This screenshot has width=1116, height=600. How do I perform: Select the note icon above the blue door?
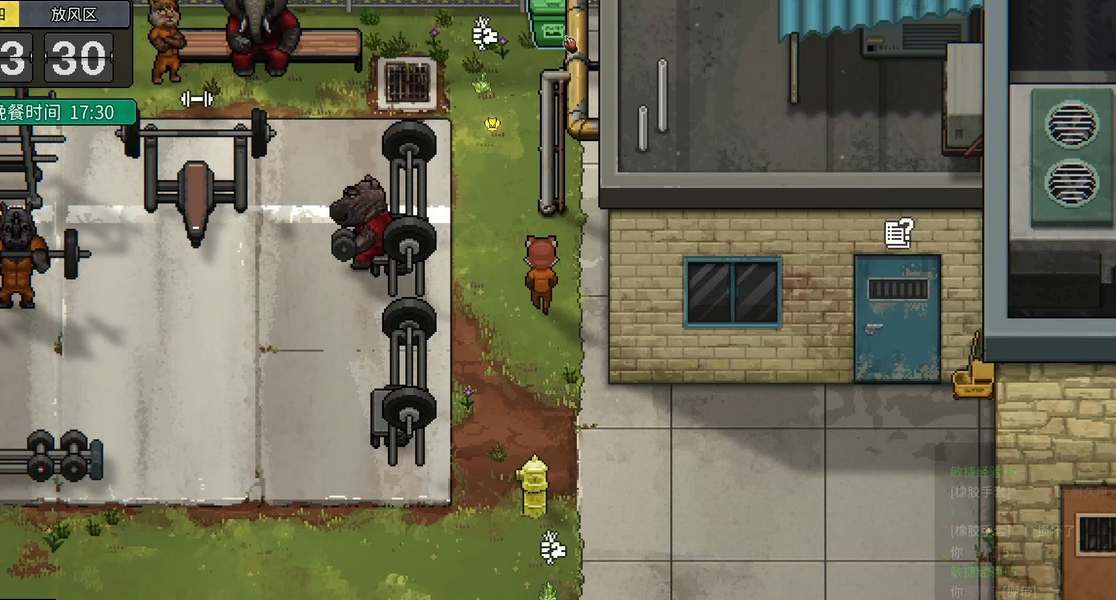[898, 233]
